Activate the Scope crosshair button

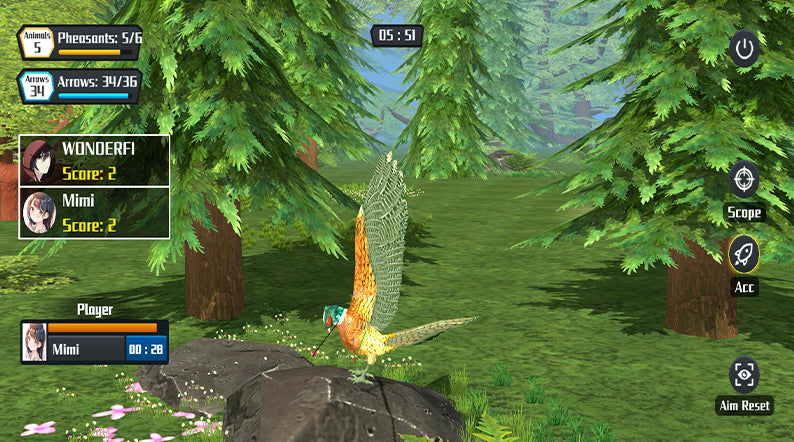744,179
